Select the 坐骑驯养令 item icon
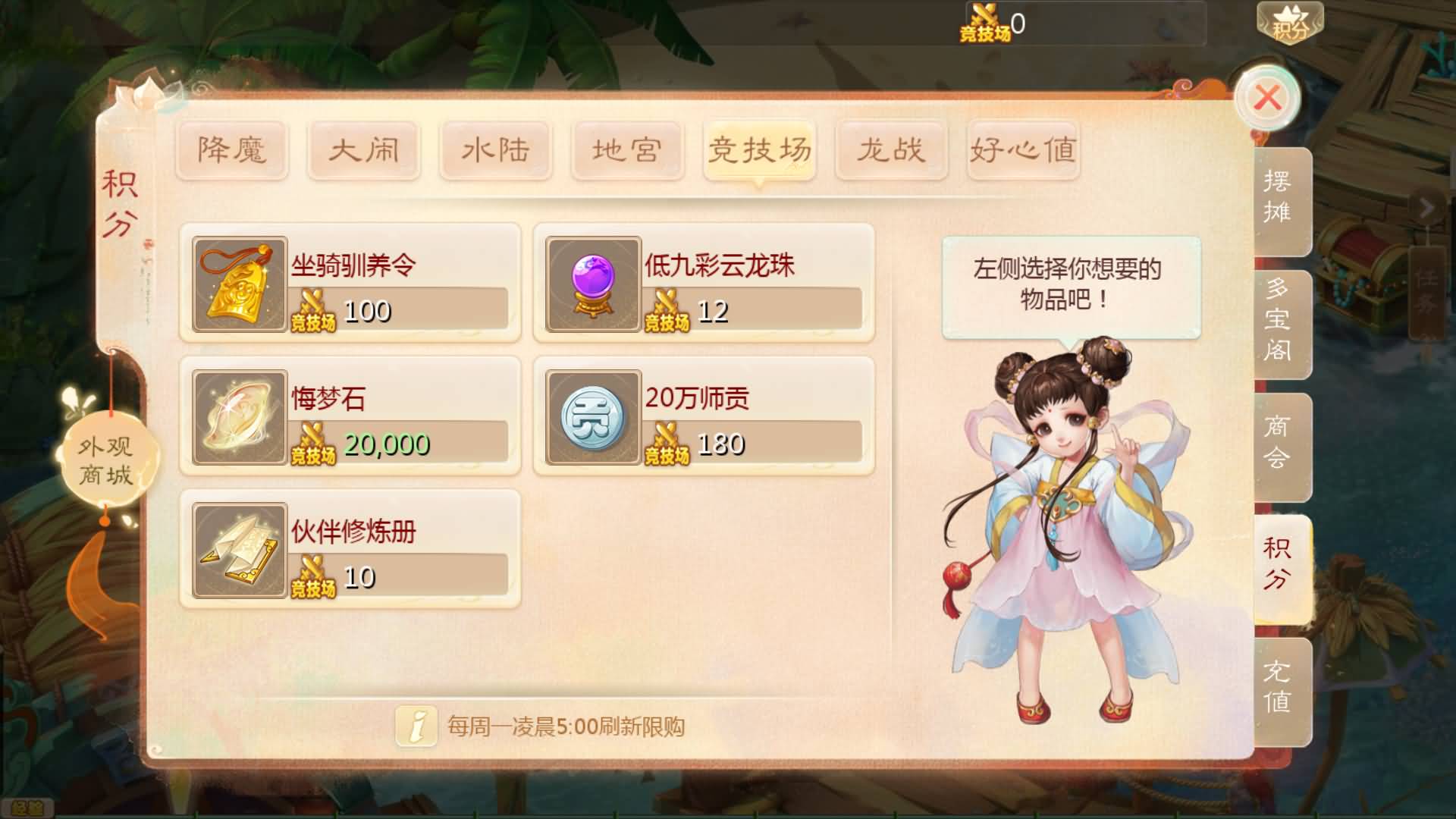Screen dimensions: 1456x819 click(x=238, y=284)
